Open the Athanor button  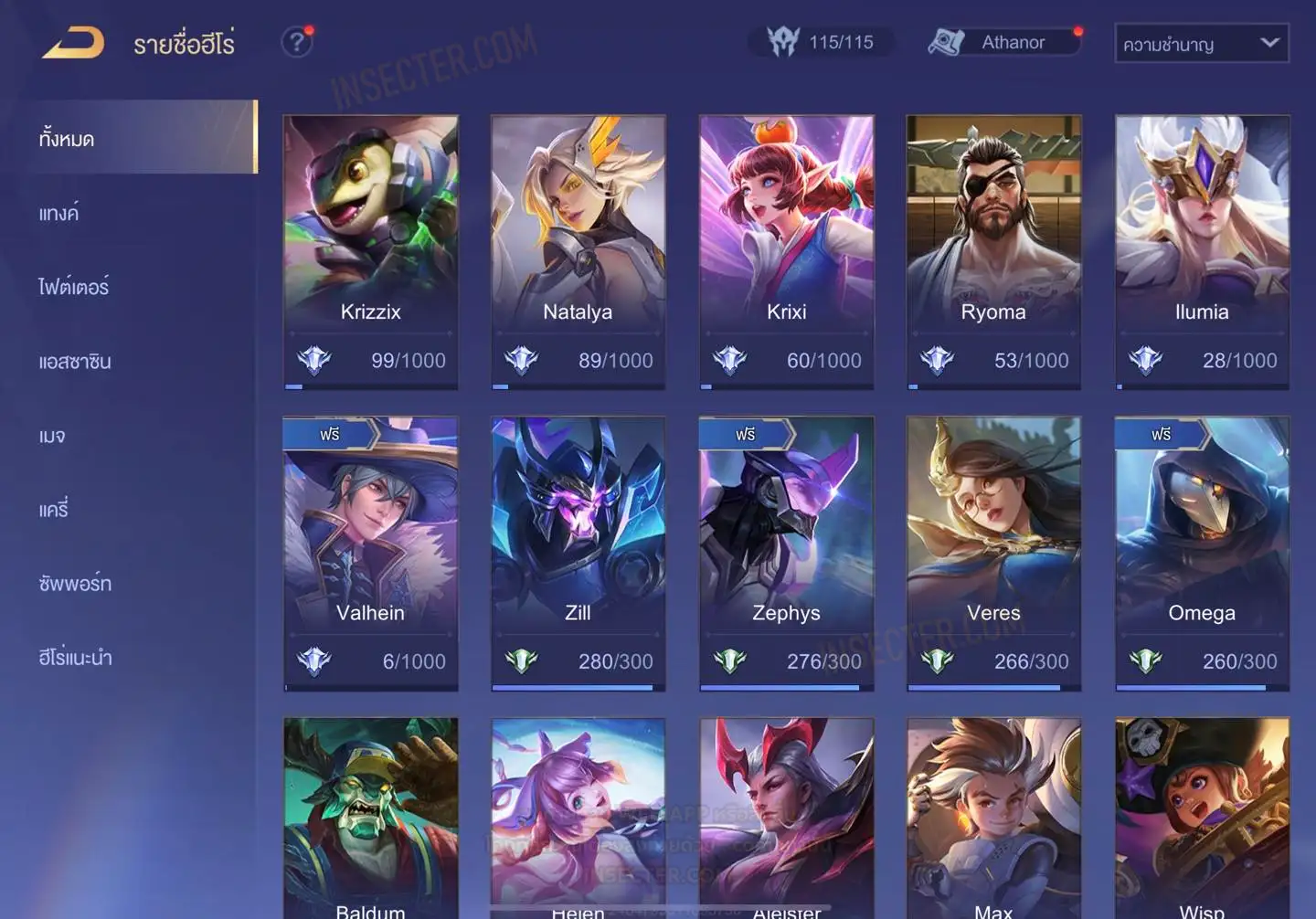[1003, 42]
